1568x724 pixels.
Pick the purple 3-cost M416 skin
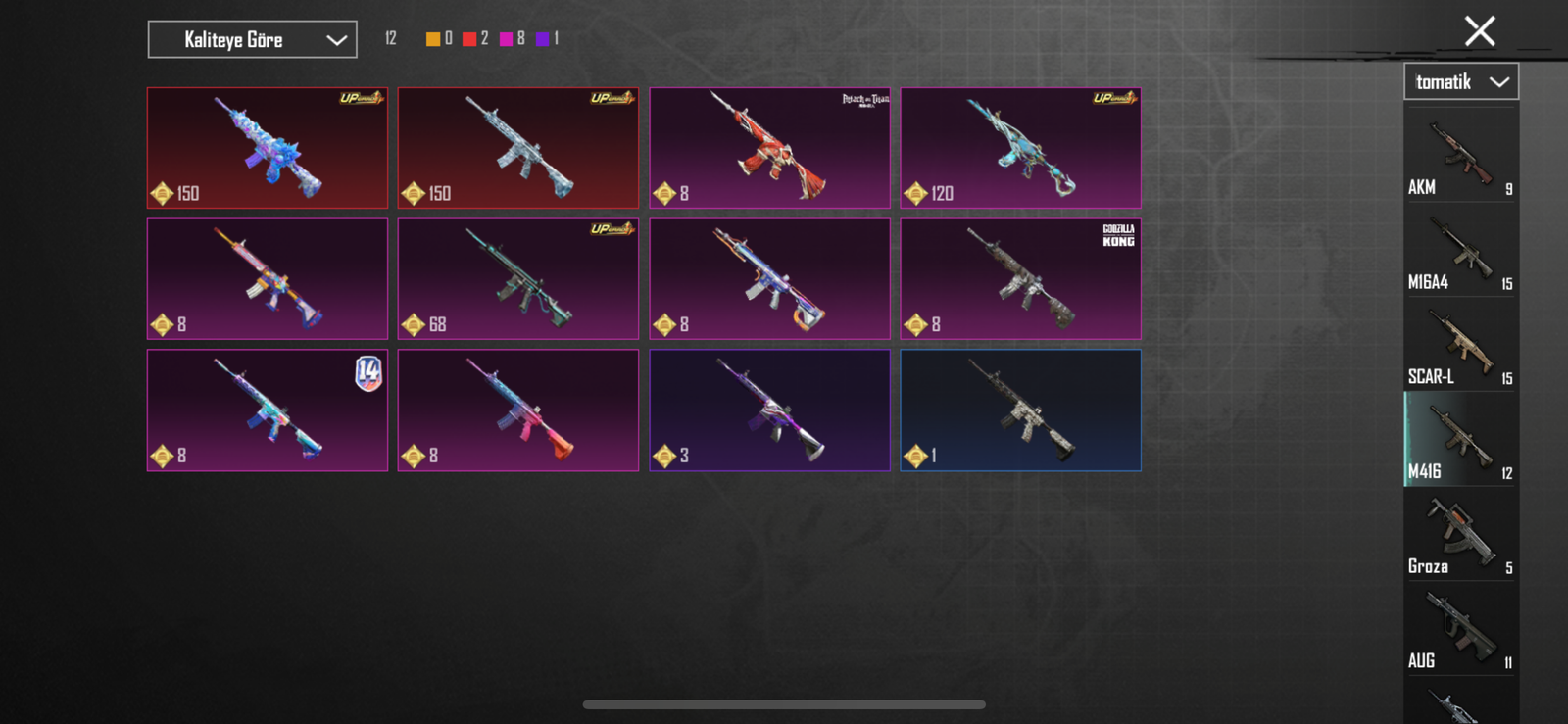point(769,410)
